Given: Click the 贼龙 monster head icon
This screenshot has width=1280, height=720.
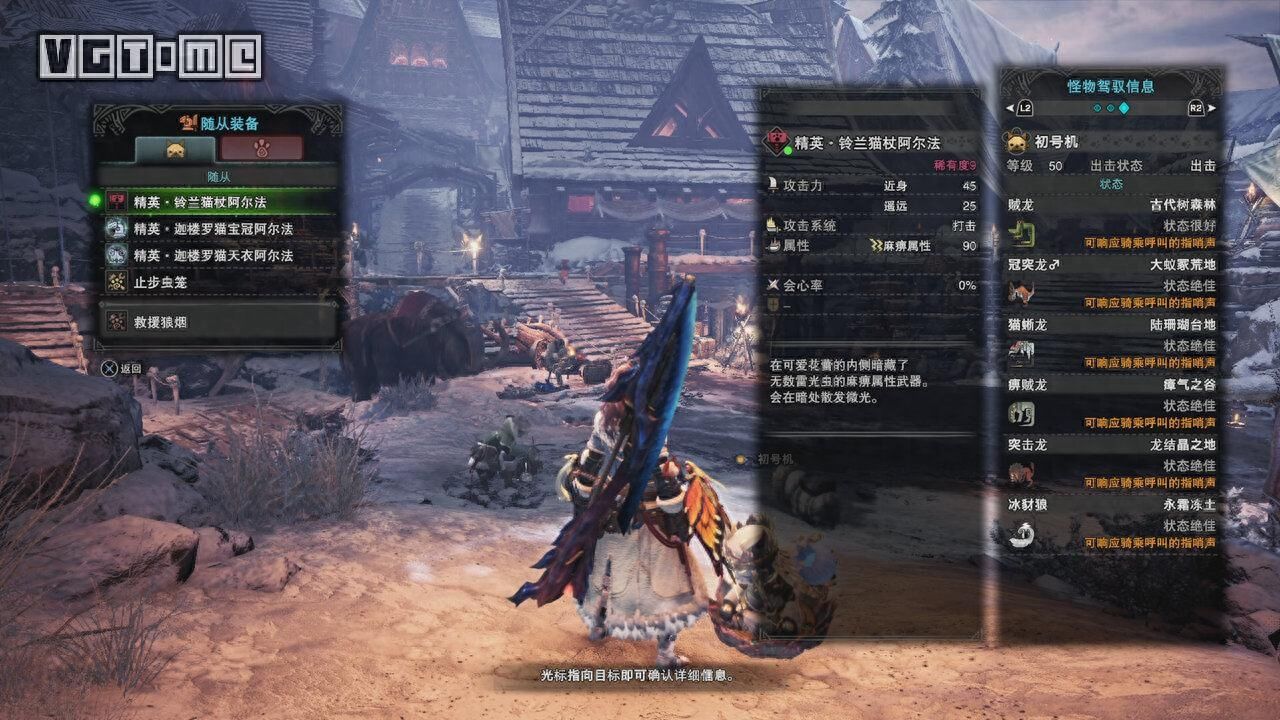Looking at the screenshot, I should point(1023,234).
